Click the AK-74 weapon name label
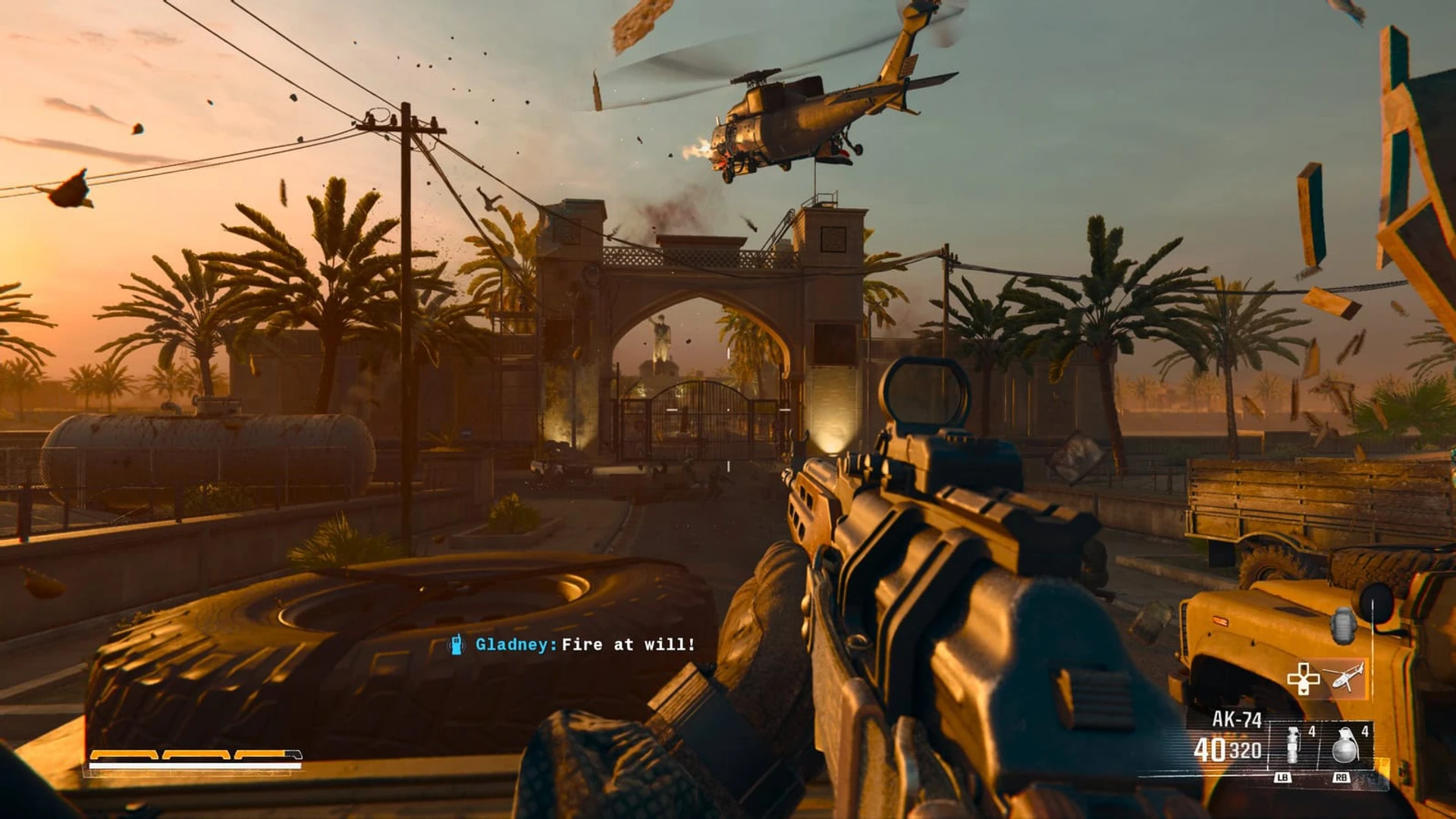This screenshot has width=1456, height=819. [x=1238, y=717]
